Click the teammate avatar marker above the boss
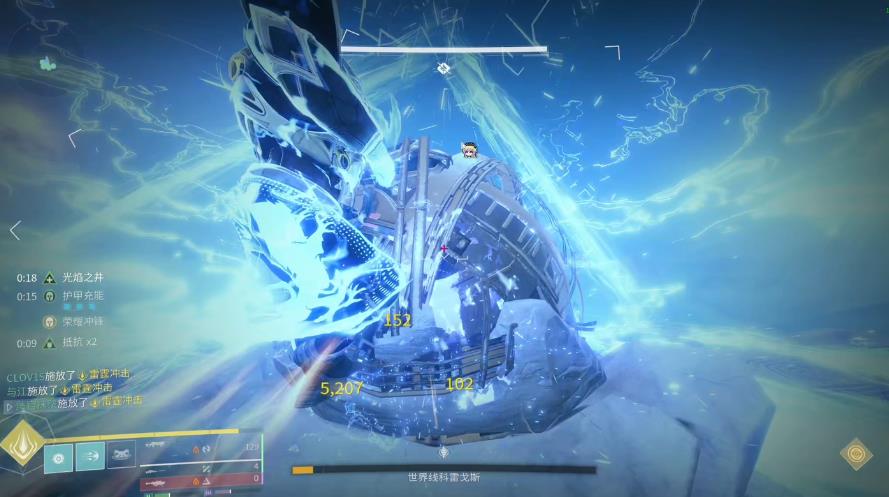 [467, 150]
